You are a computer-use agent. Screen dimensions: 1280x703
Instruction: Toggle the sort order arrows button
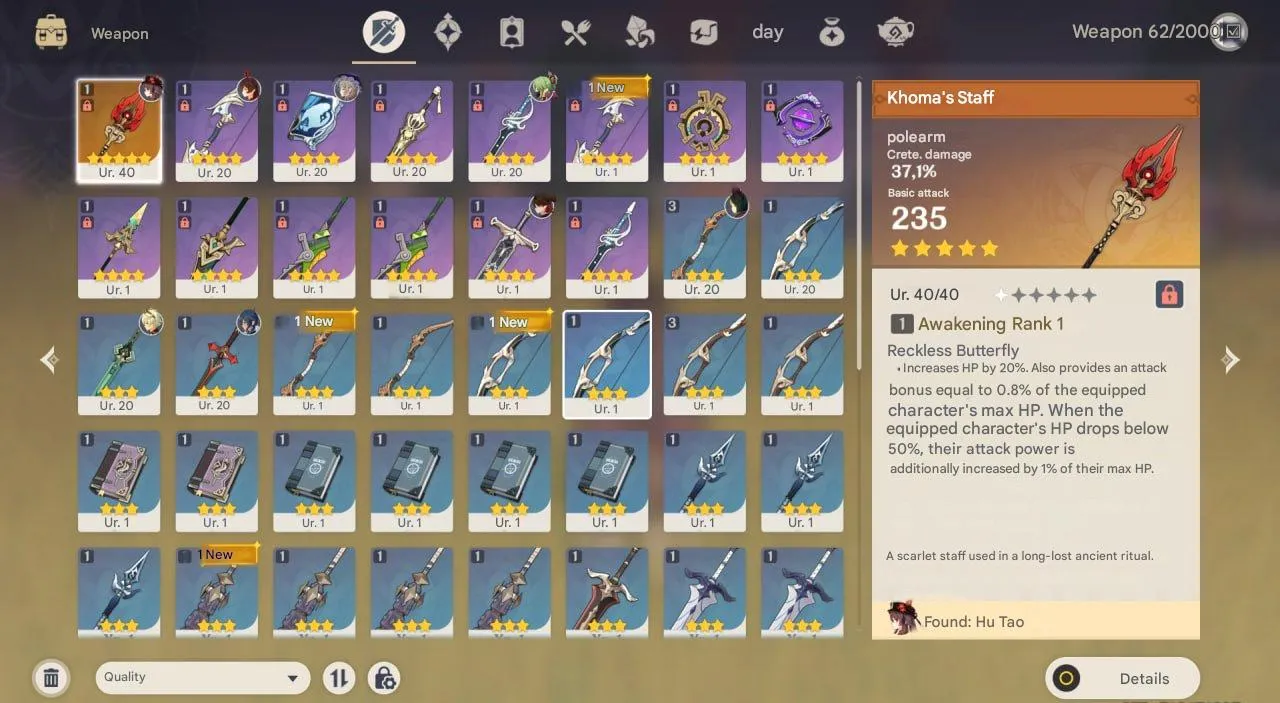pos(339,678)
